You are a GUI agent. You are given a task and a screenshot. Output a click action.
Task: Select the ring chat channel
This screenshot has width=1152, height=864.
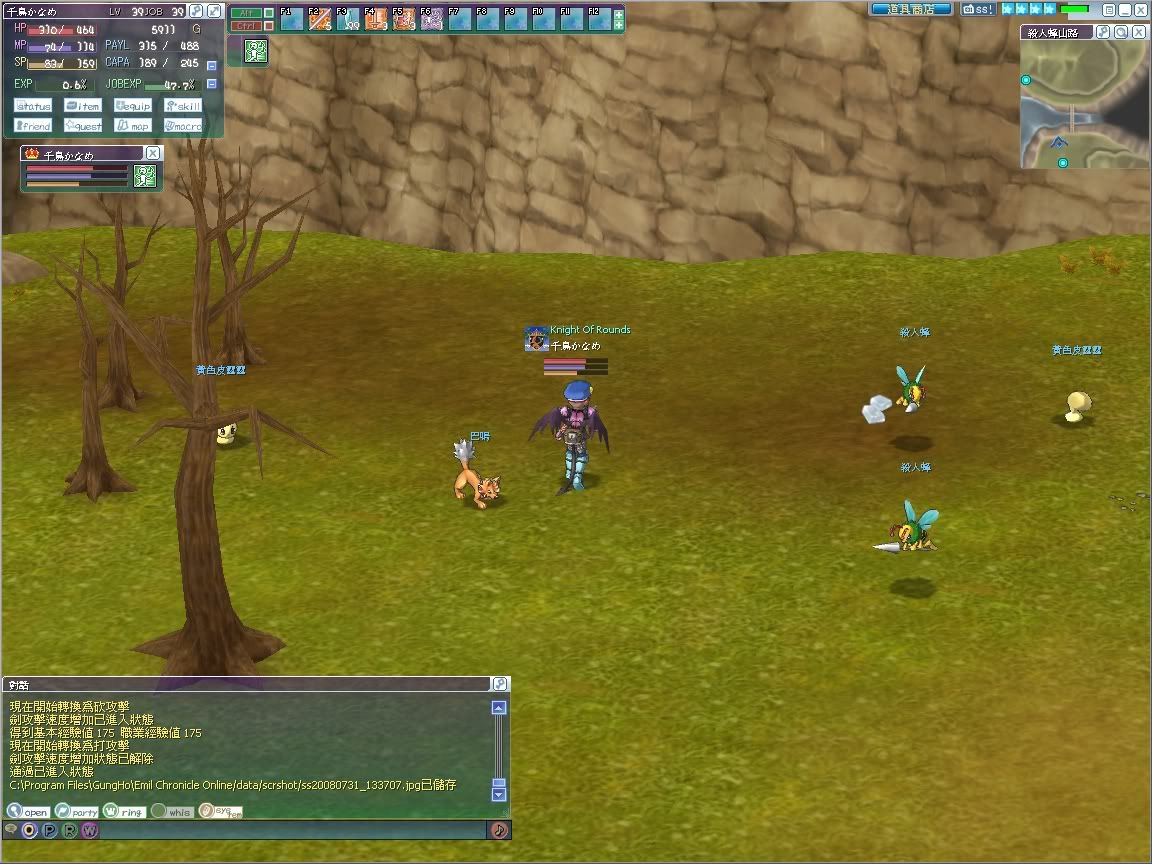[x=124, y=812]
